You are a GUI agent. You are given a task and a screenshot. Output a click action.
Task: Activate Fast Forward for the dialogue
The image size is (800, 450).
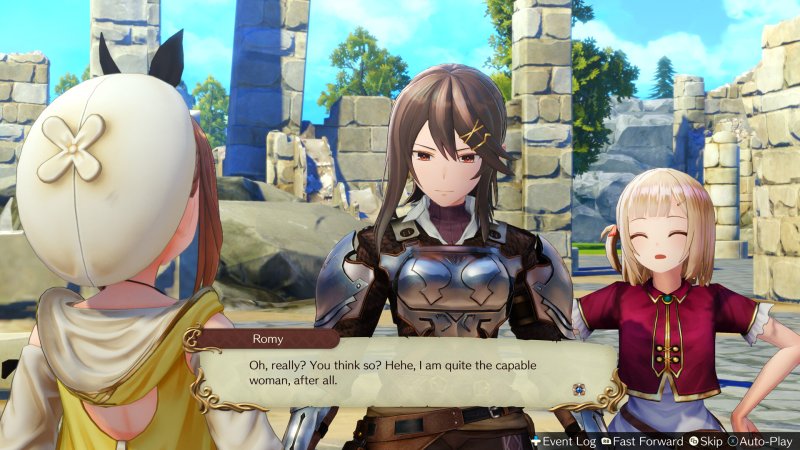tap(643, 441)
